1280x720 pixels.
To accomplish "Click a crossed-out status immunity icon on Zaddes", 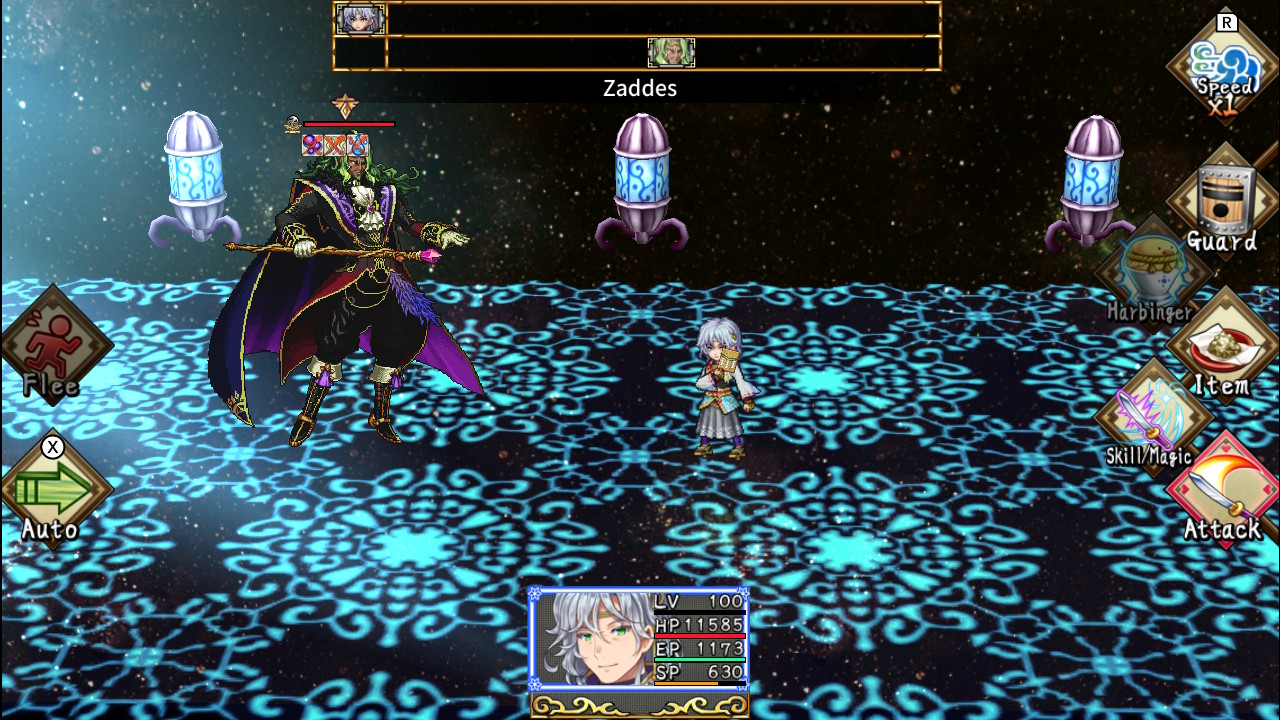I will click(x=313, y=145).
